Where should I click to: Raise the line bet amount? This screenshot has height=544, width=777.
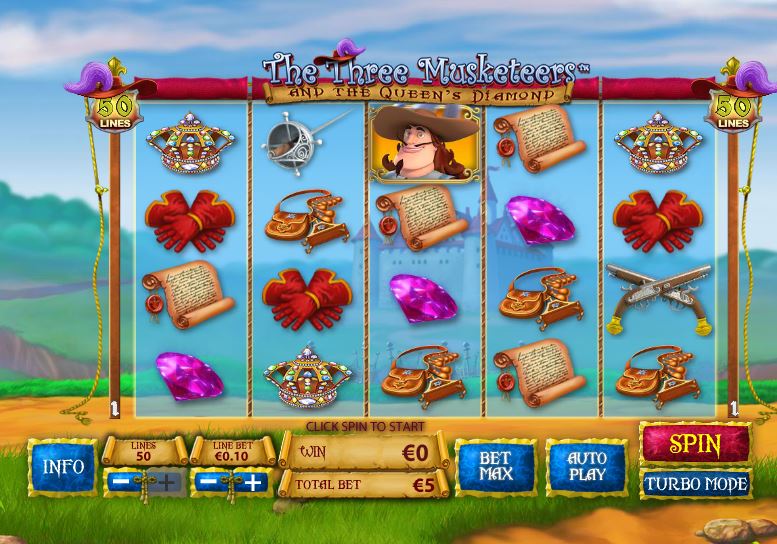254,483
